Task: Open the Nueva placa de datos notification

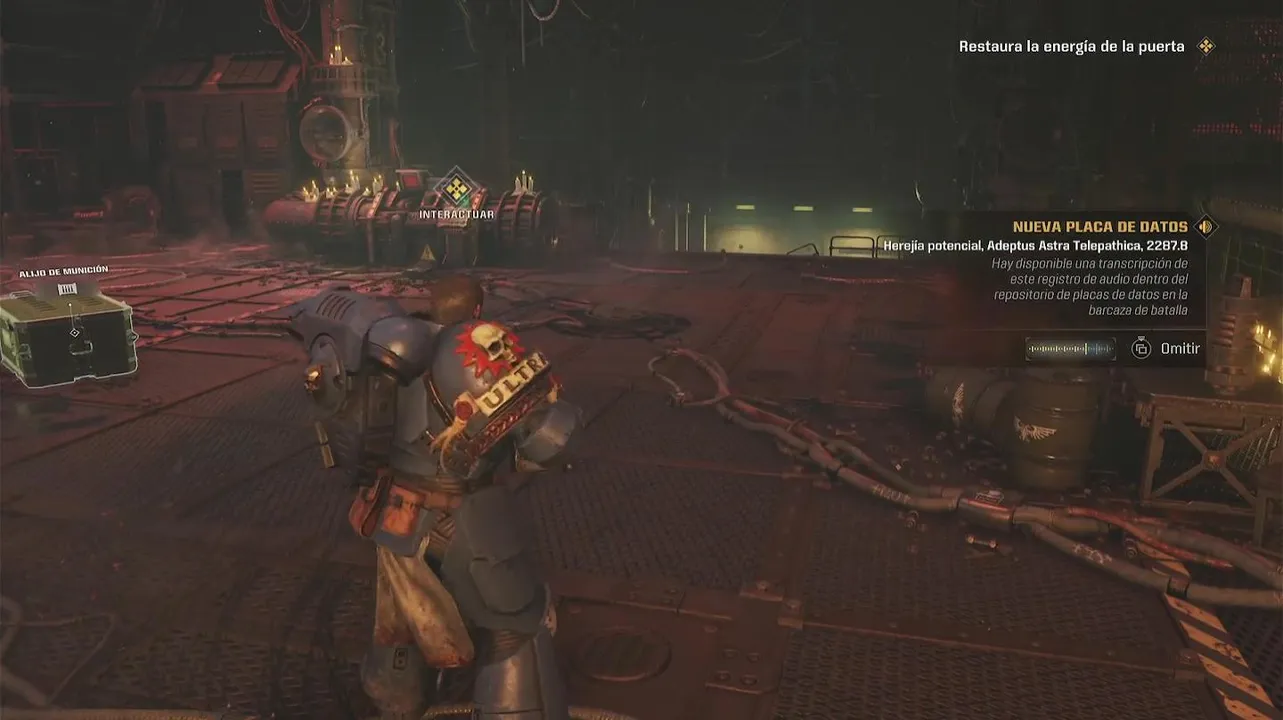Action: [1099, 227]
